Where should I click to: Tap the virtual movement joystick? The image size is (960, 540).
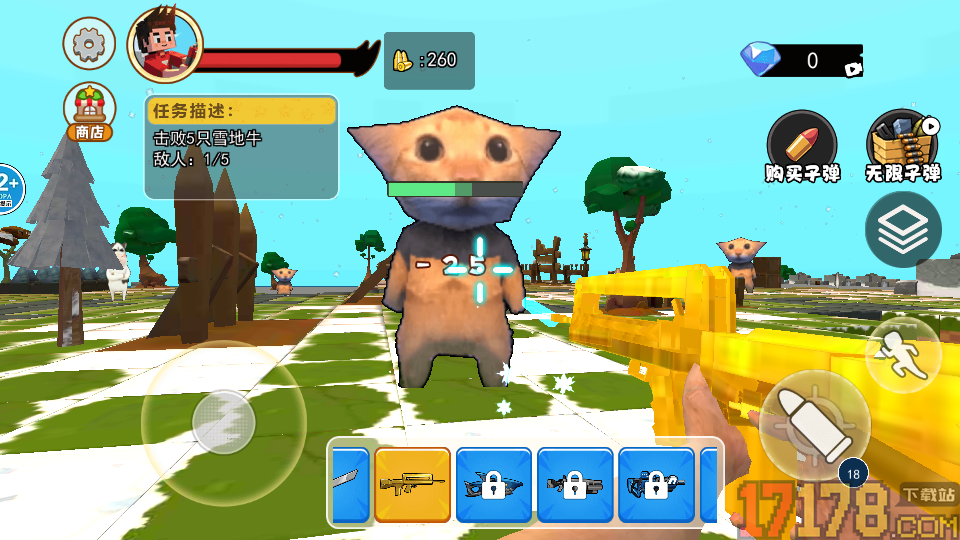[223, 422]
